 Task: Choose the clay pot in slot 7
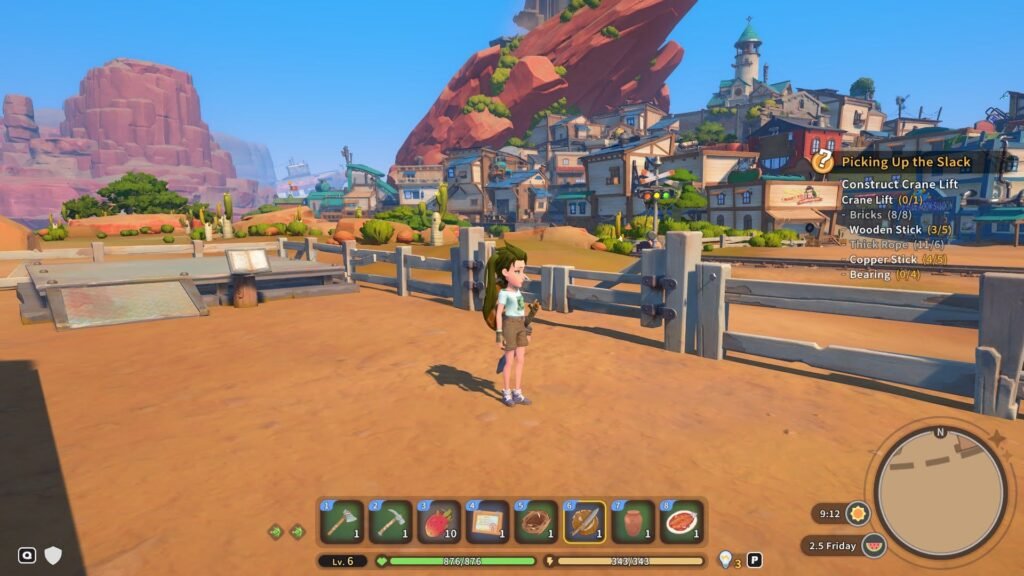[634, 522]
